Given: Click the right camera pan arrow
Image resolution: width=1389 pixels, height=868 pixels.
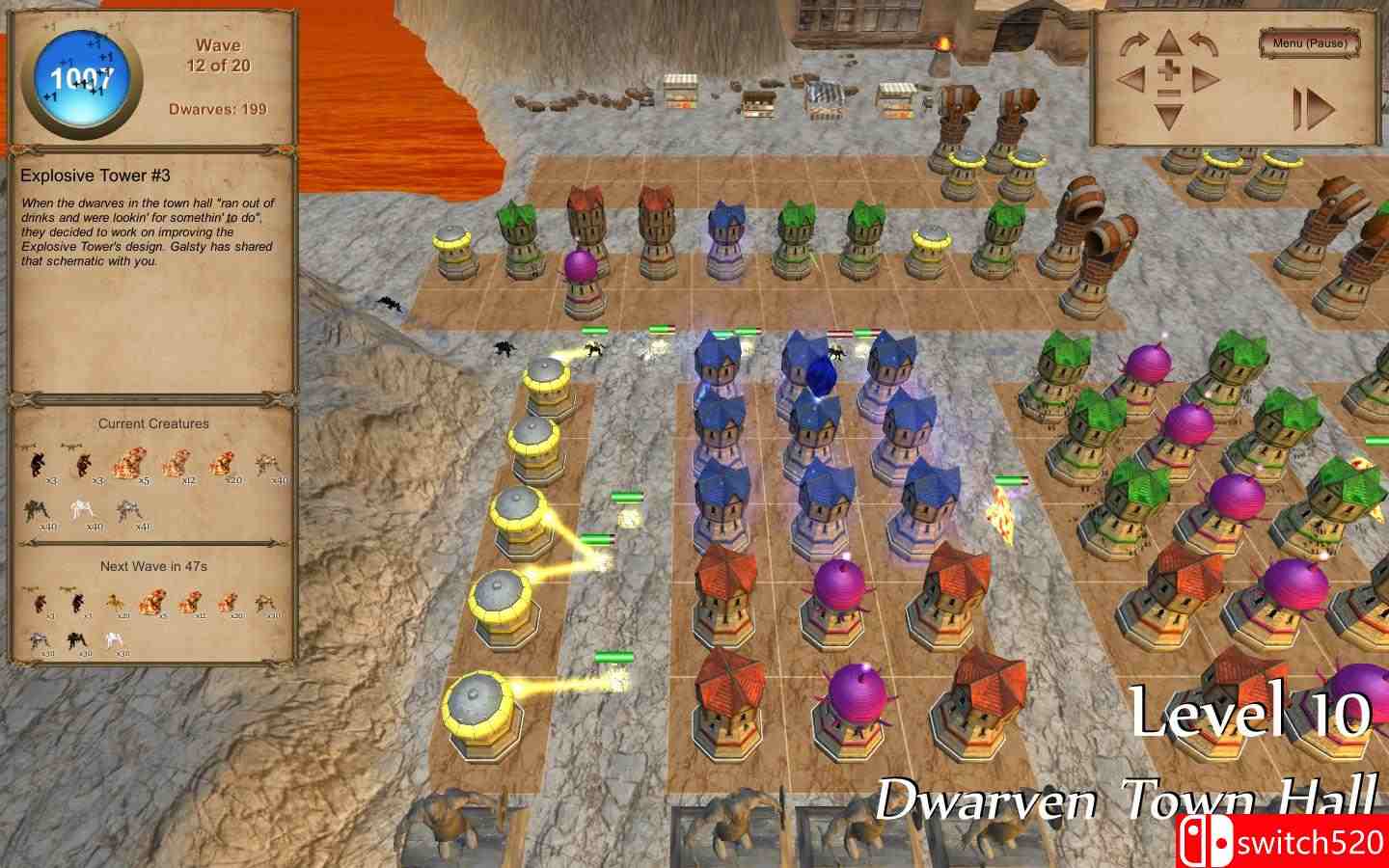Looking at the screenshot, I should 1206,78.
